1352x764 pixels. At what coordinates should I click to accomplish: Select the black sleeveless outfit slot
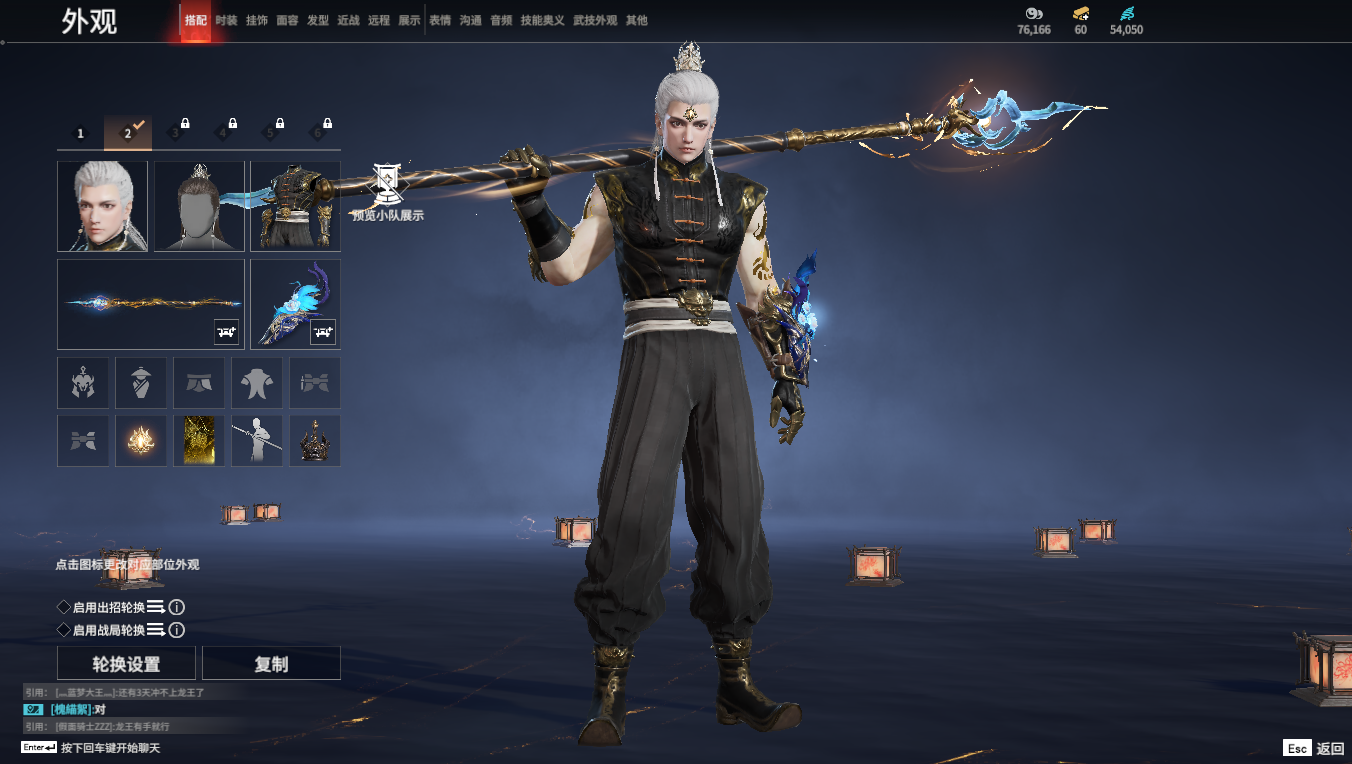coord(295,206)
